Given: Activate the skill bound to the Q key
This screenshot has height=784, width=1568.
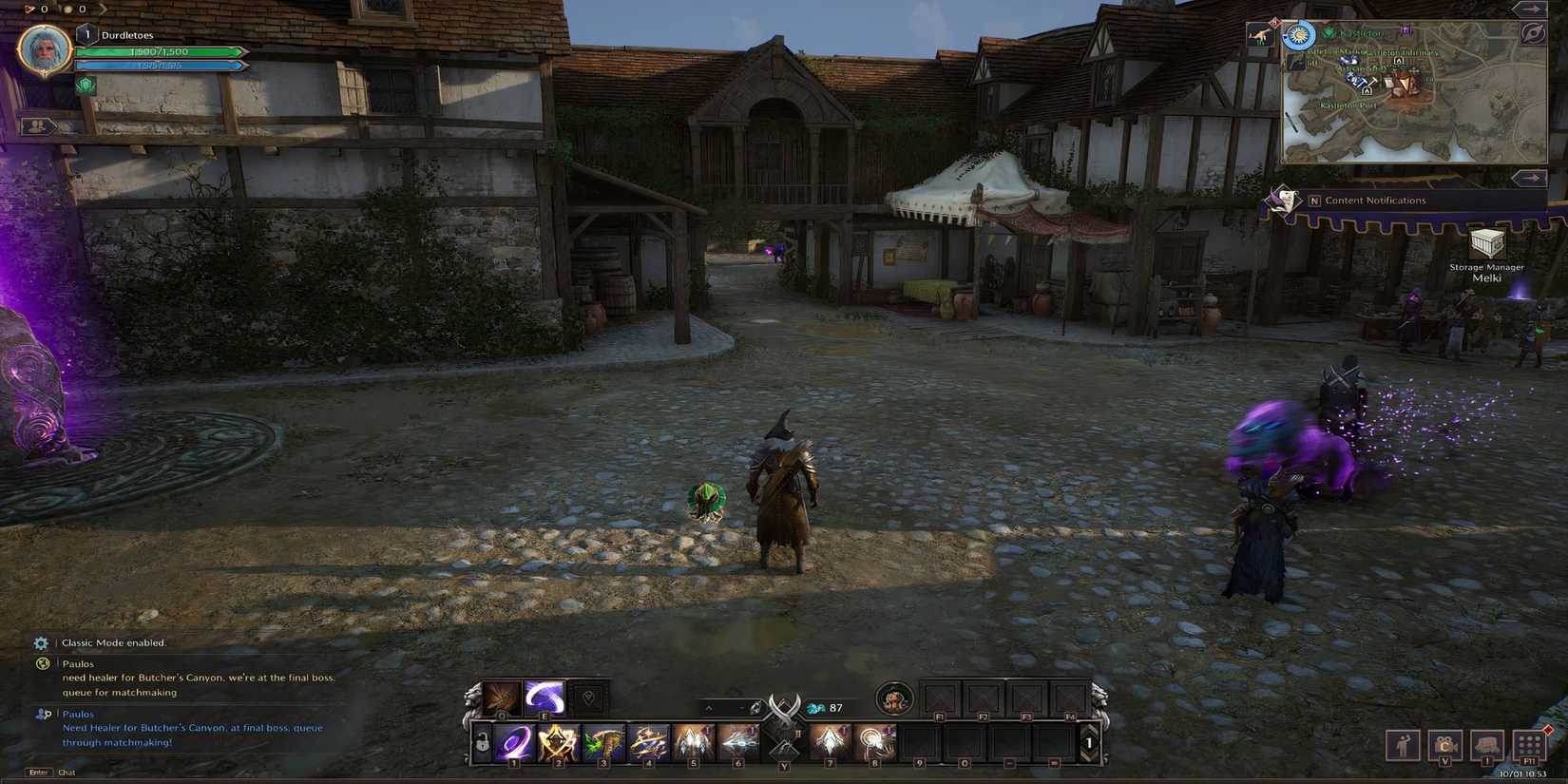Looking at the screenshot, I should point(504,694).
